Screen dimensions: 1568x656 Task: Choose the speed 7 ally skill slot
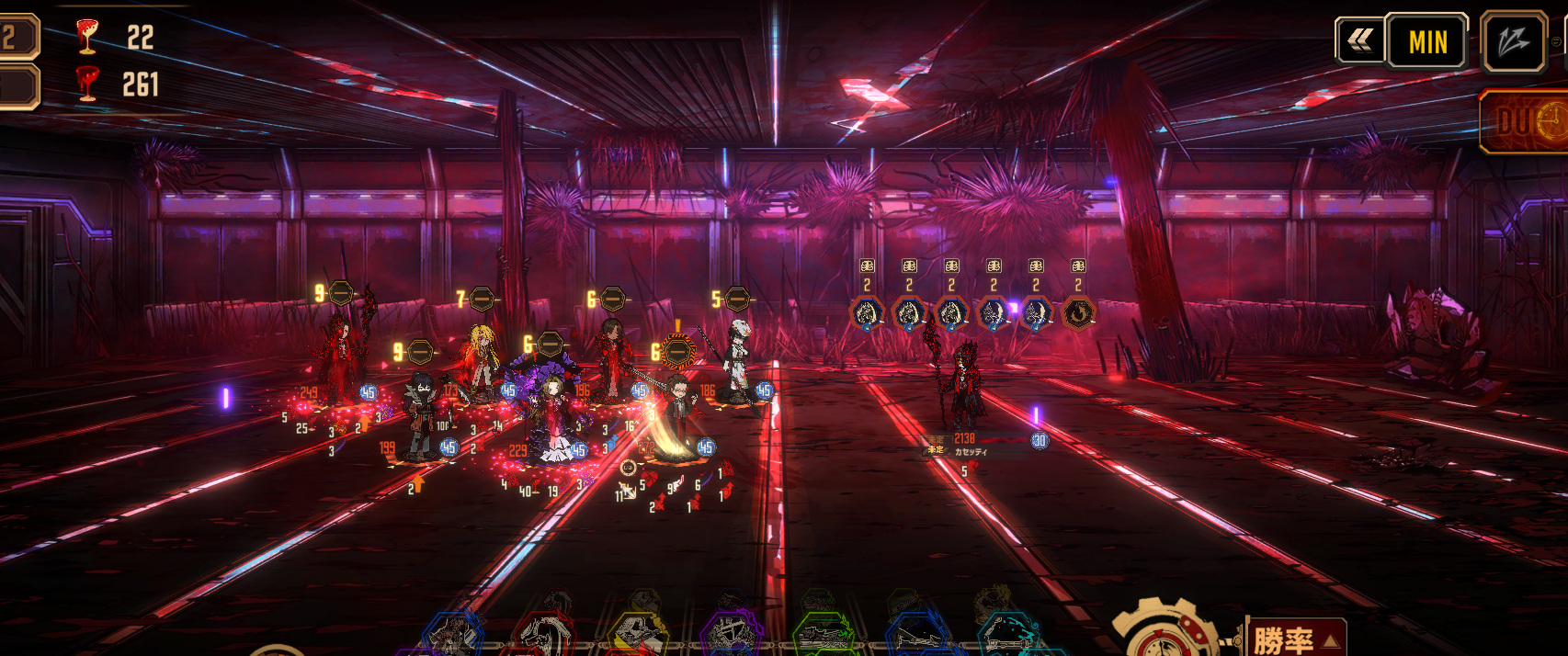click(x=482, y=299)
